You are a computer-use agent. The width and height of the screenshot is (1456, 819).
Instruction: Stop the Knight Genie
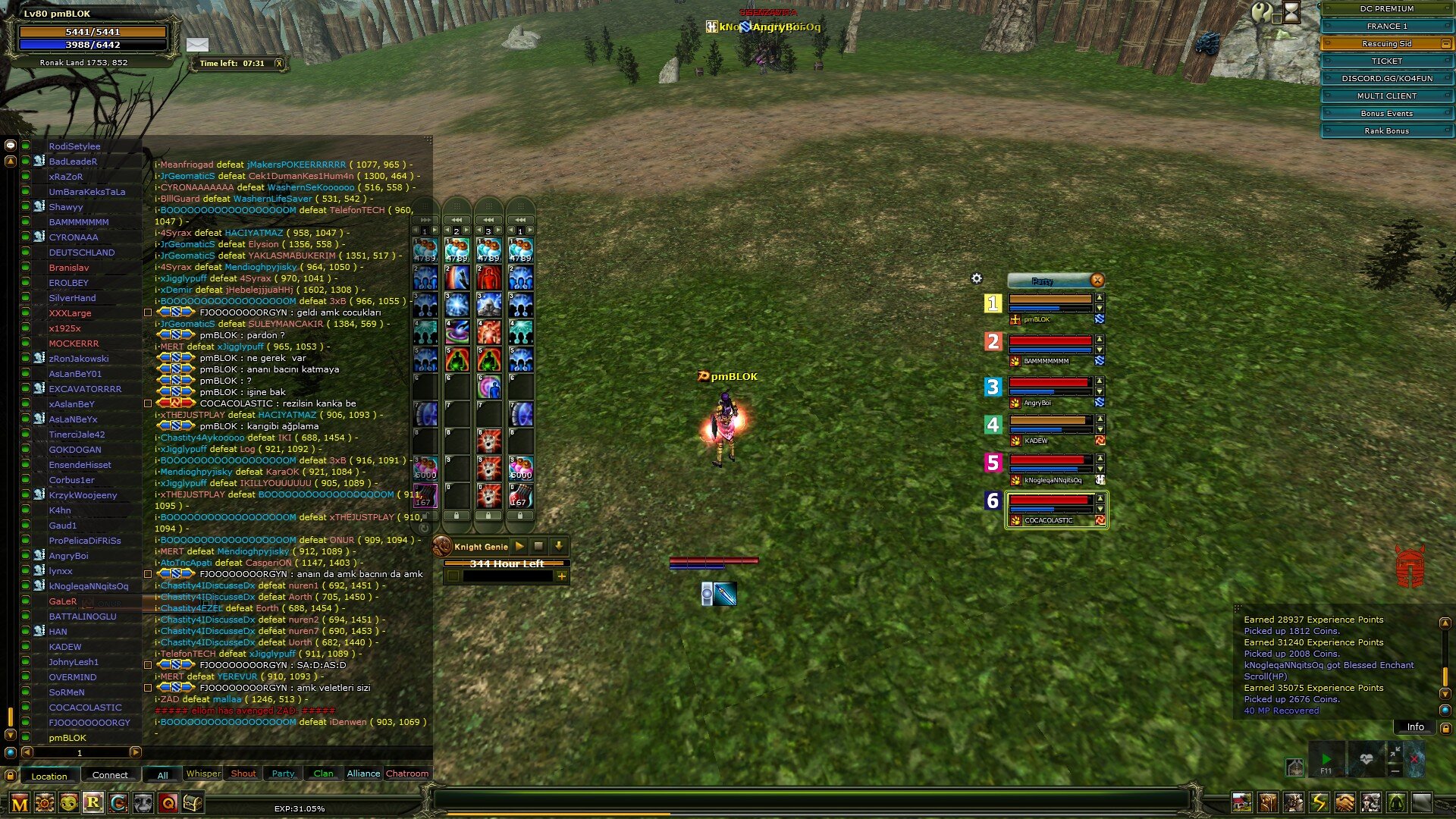pos(538,546)
